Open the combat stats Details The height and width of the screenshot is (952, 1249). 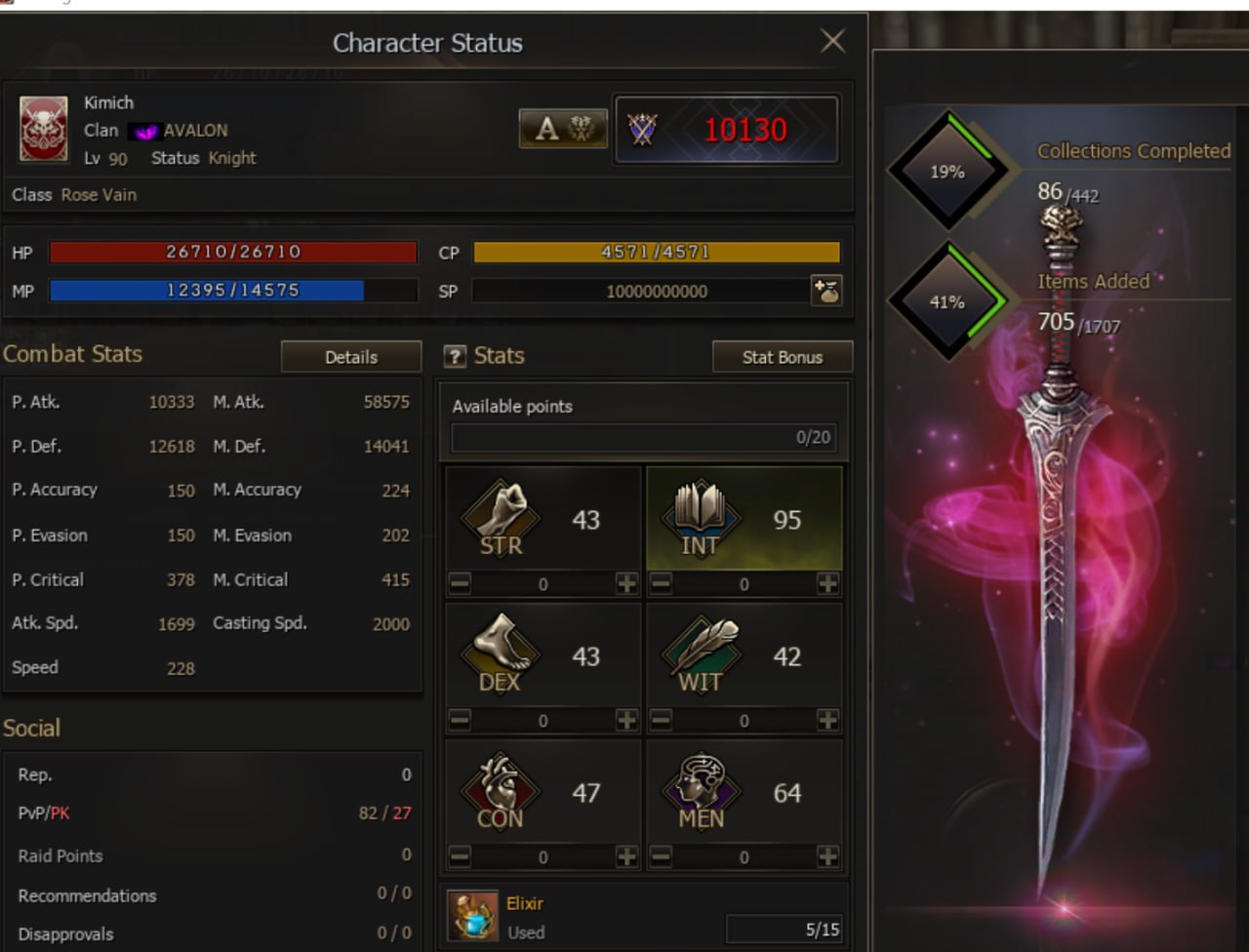coord(350,357)
